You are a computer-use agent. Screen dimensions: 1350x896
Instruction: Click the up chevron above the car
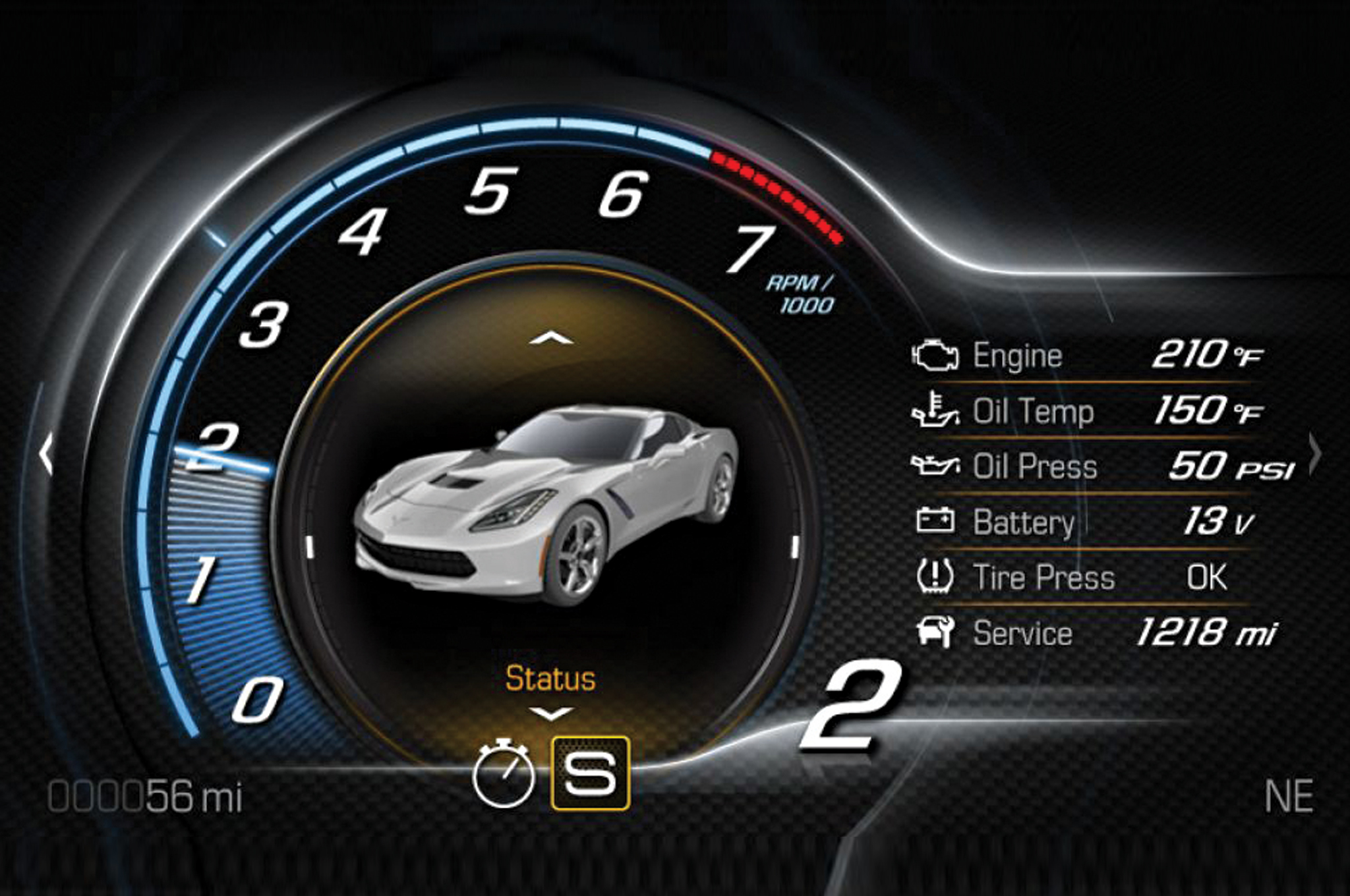pyautogui.click(x=551, y=339)
